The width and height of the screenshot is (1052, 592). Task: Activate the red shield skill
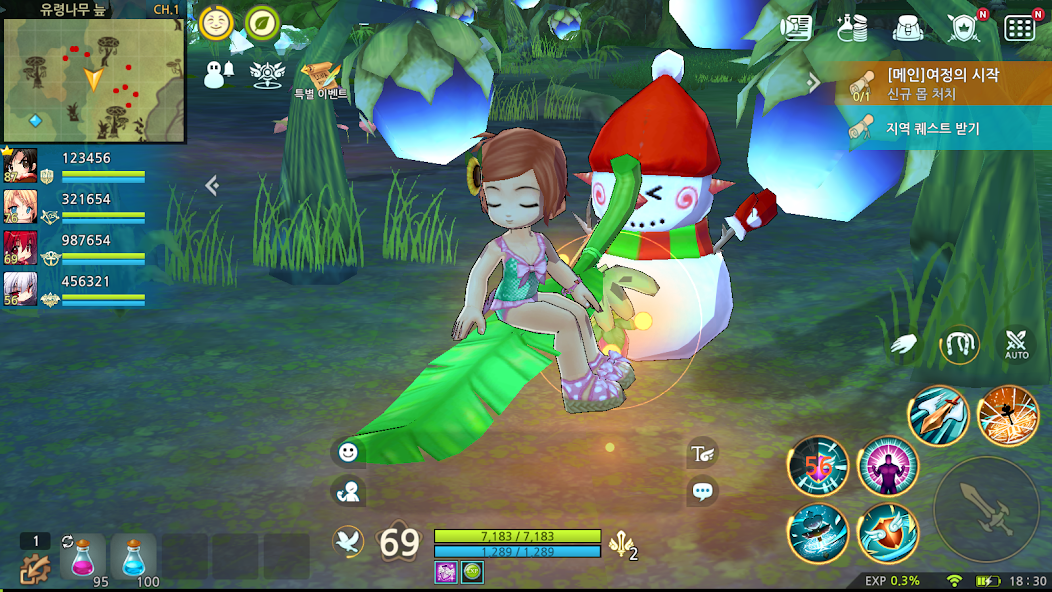[x=887, y=532]
